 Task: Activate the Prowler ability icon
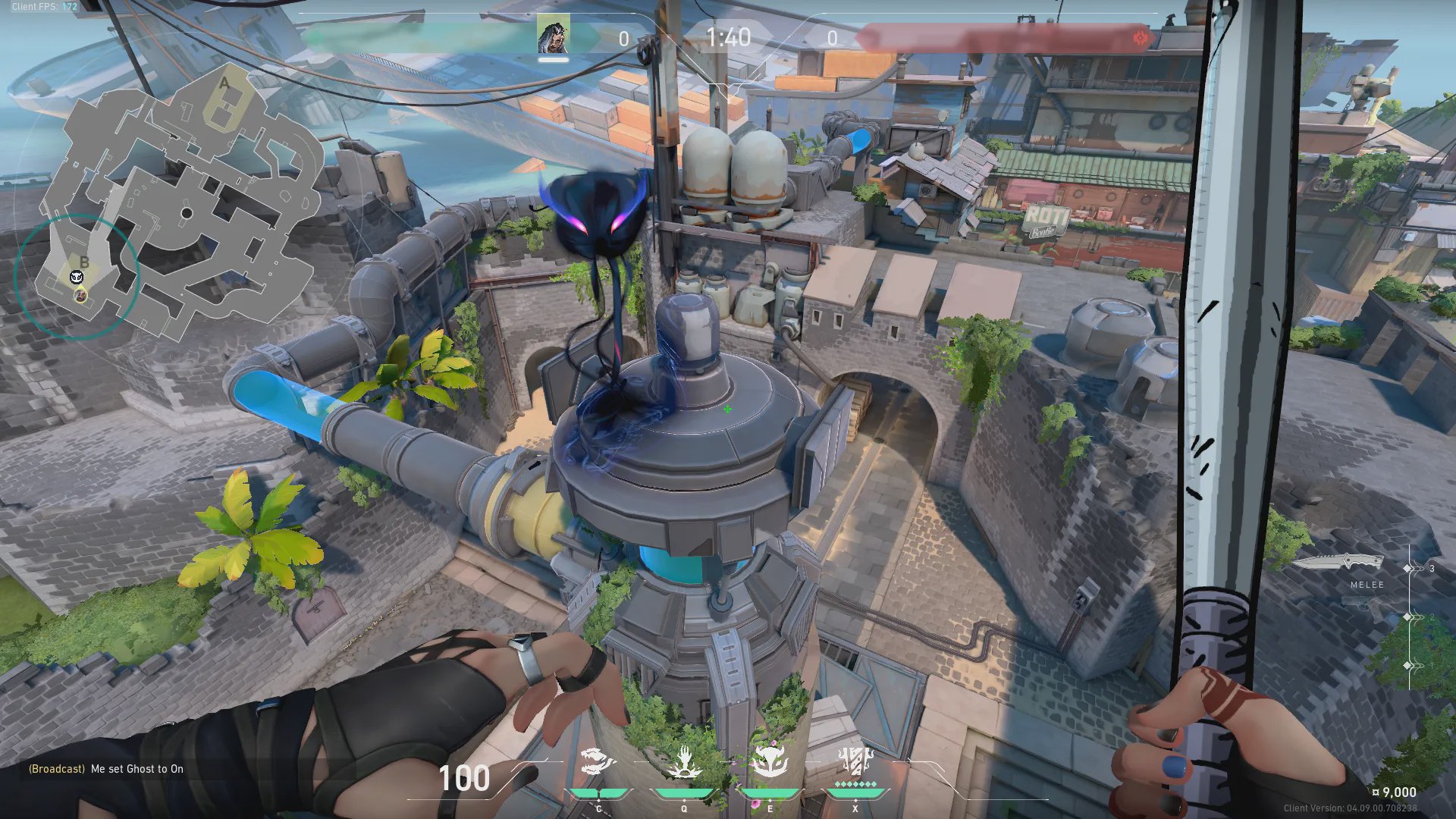coord(598,762)
